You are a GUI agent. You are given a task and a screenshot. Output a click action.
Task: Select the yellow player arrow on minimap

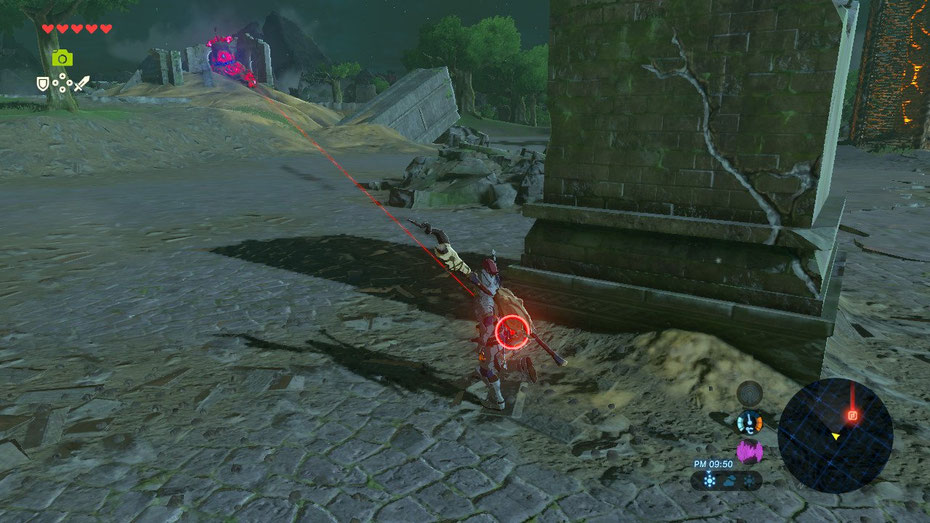[x=836, y=436]
